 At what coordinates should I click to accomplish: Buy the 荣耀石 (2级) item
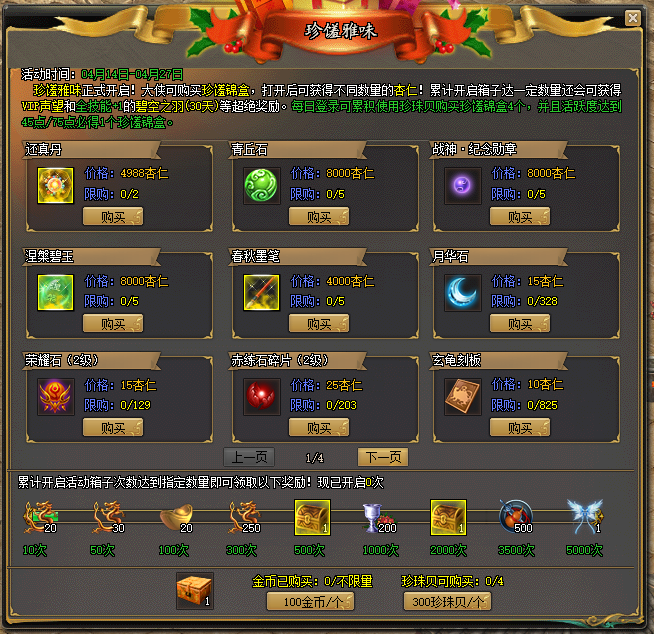point(112,427)
